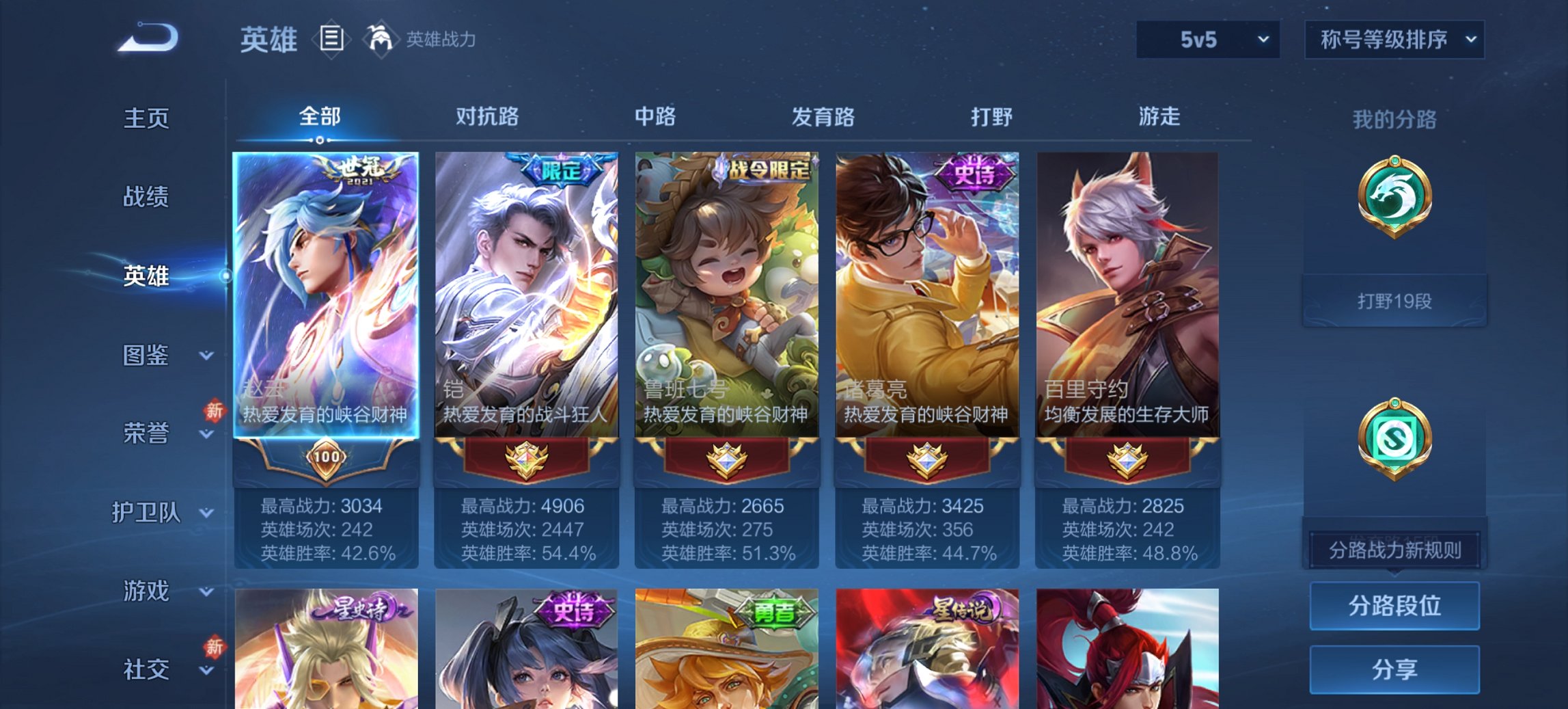Switch to the 打野 lane tab
The image size is (1568, 709).
click(991, 116)
